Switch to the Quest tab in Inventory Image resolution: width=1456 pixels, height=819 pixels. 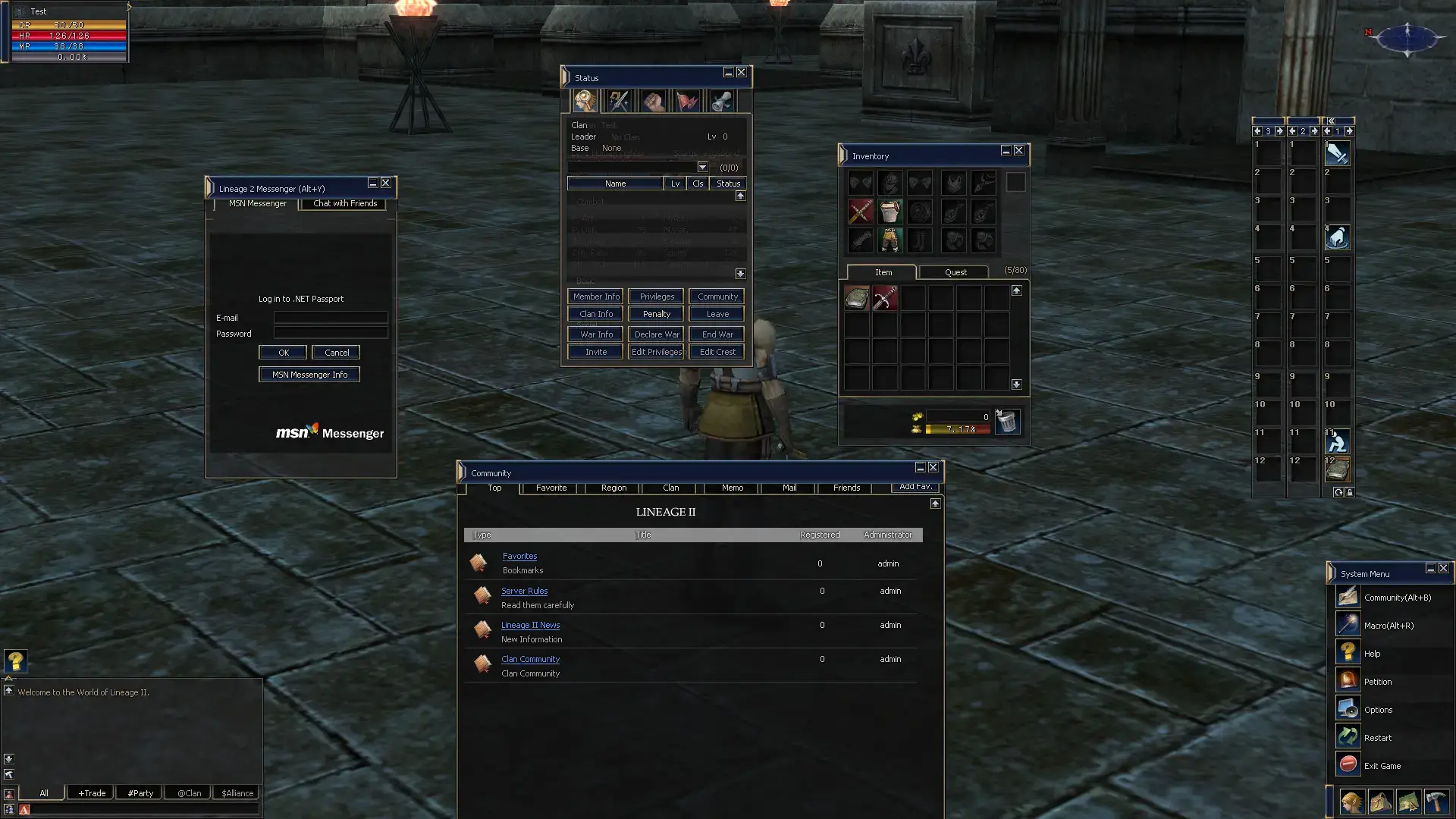click(x=955, y=272)
